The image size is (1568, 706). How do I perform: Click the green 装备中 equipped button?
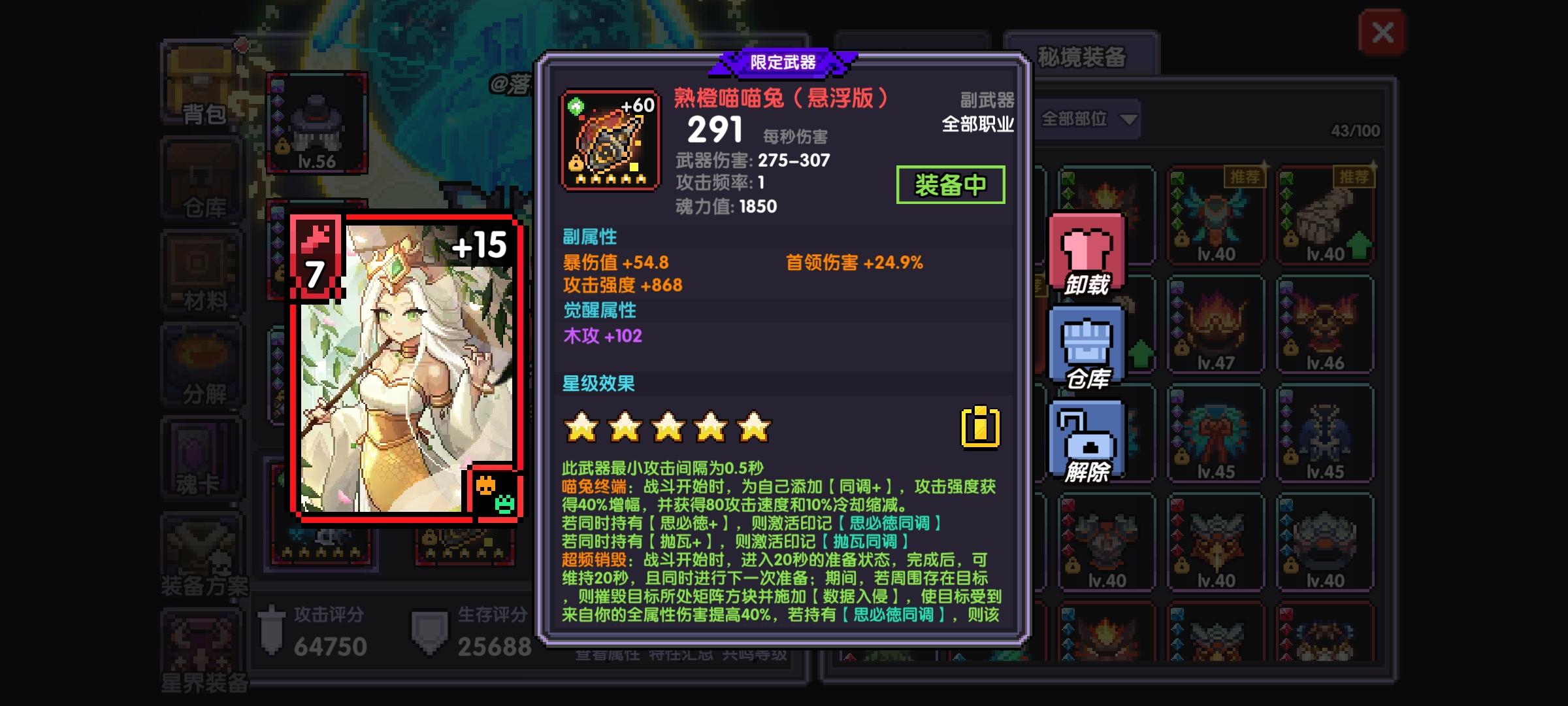pyautogui.click(x=951, y=184)
